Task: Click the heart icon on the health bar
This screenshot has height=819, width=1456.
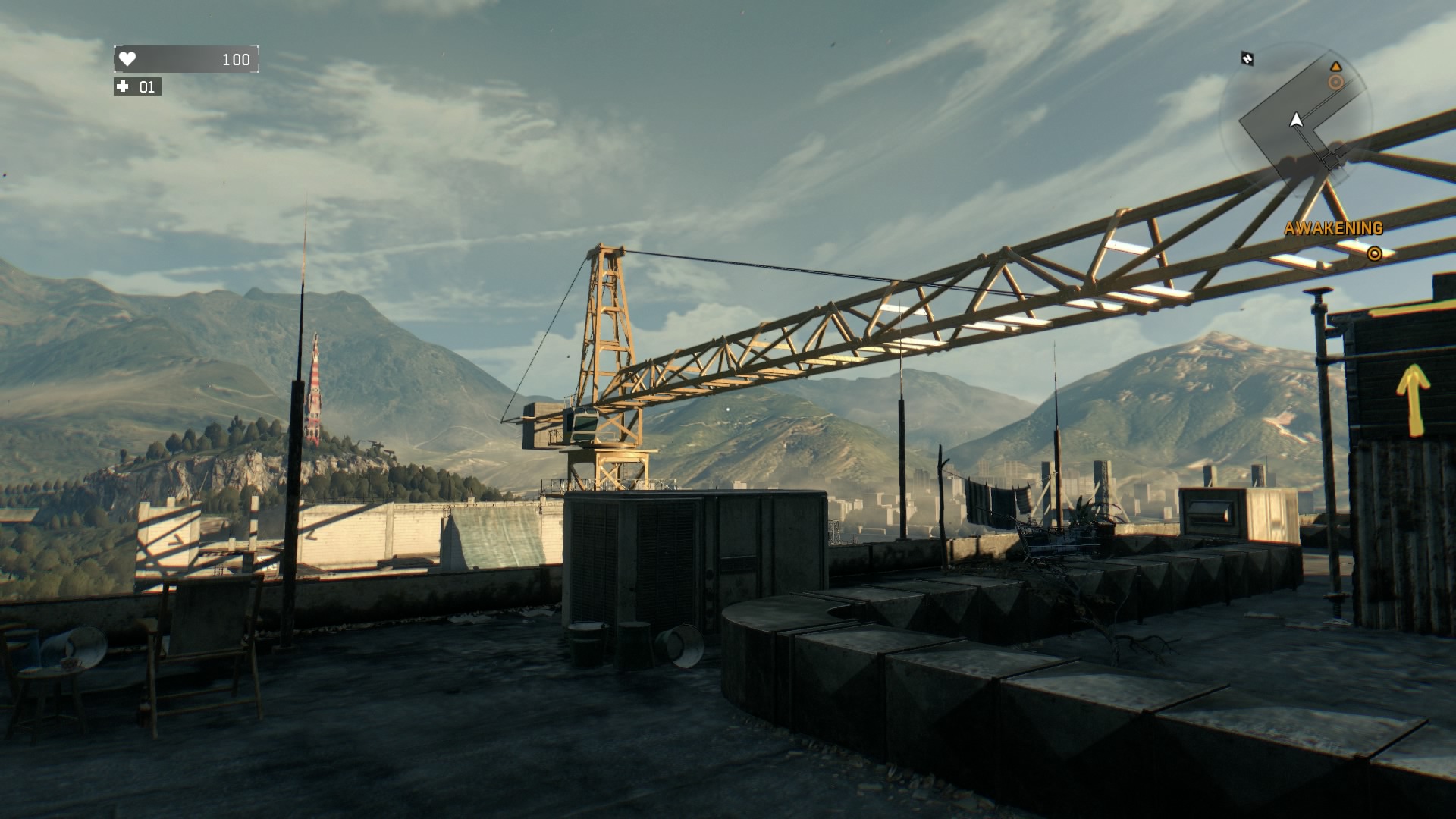Action: [x=127, y=59]
